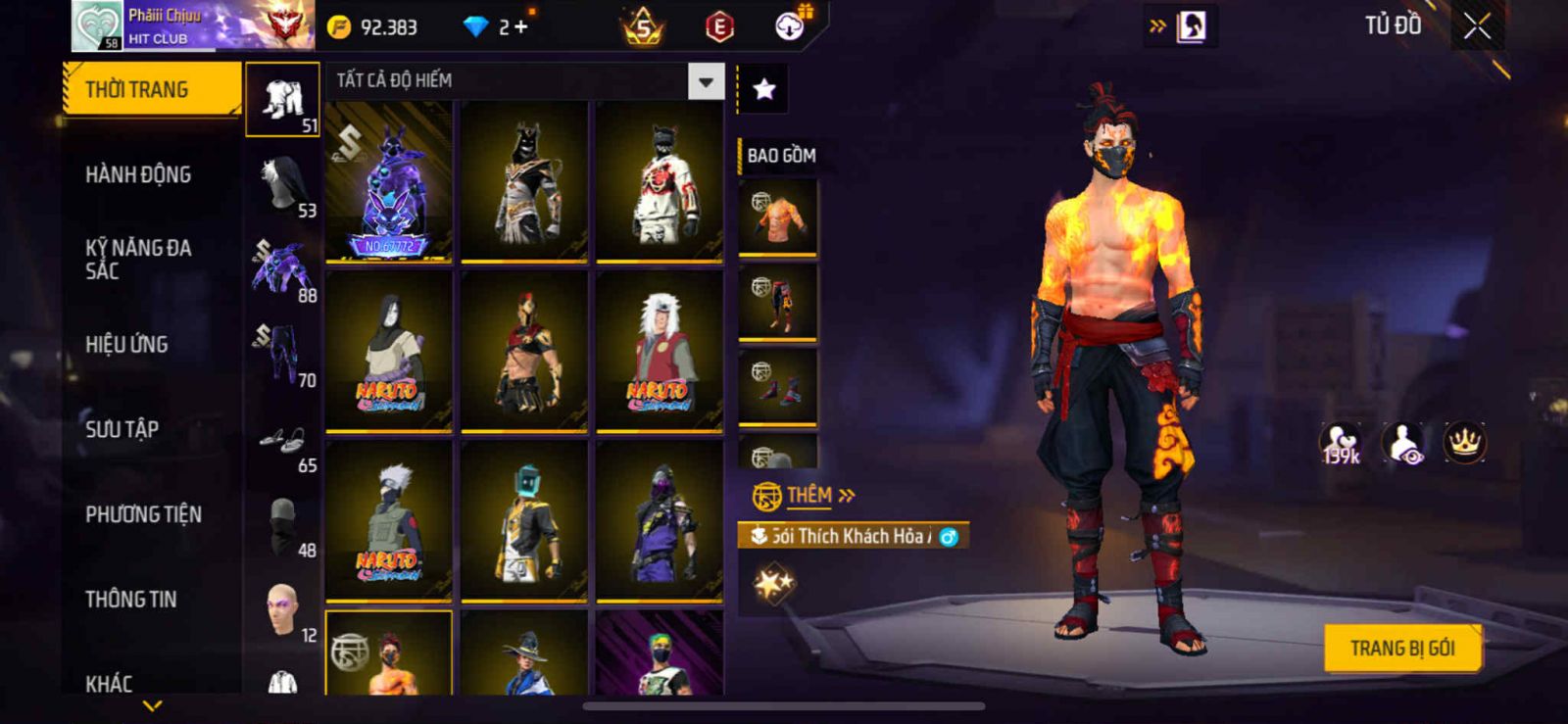Open the Sưu Tập section
Viewport: 1568px width, 724px height.
122,429
